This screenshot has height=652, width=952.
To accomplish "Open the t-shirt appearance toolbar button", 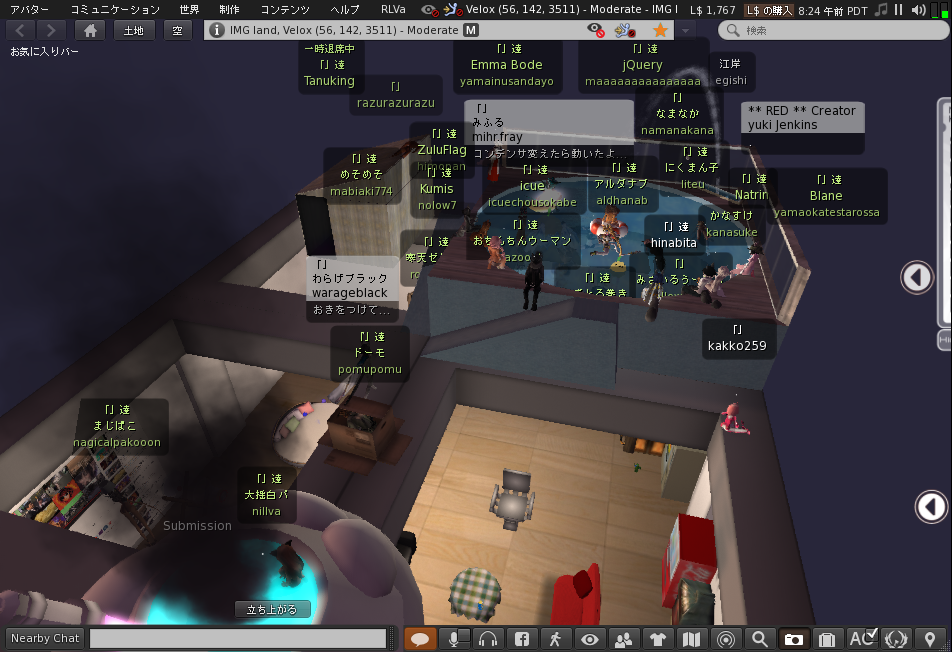I will (658, 638).
